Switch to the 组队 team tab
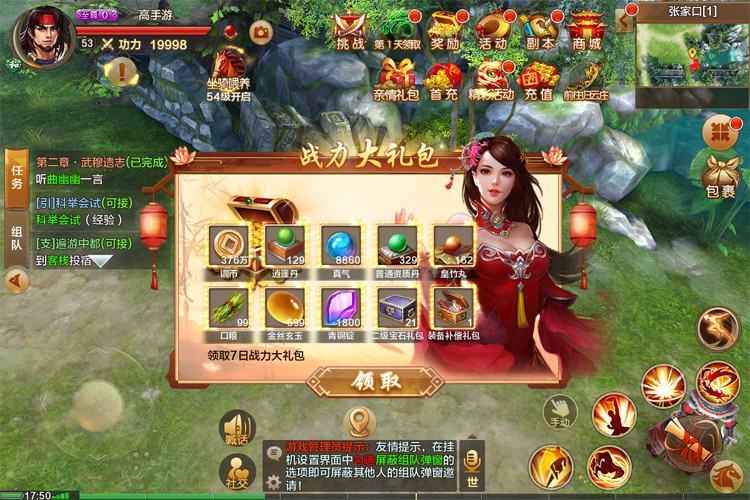This screenshot has height=500, width=750. (16, 243)
